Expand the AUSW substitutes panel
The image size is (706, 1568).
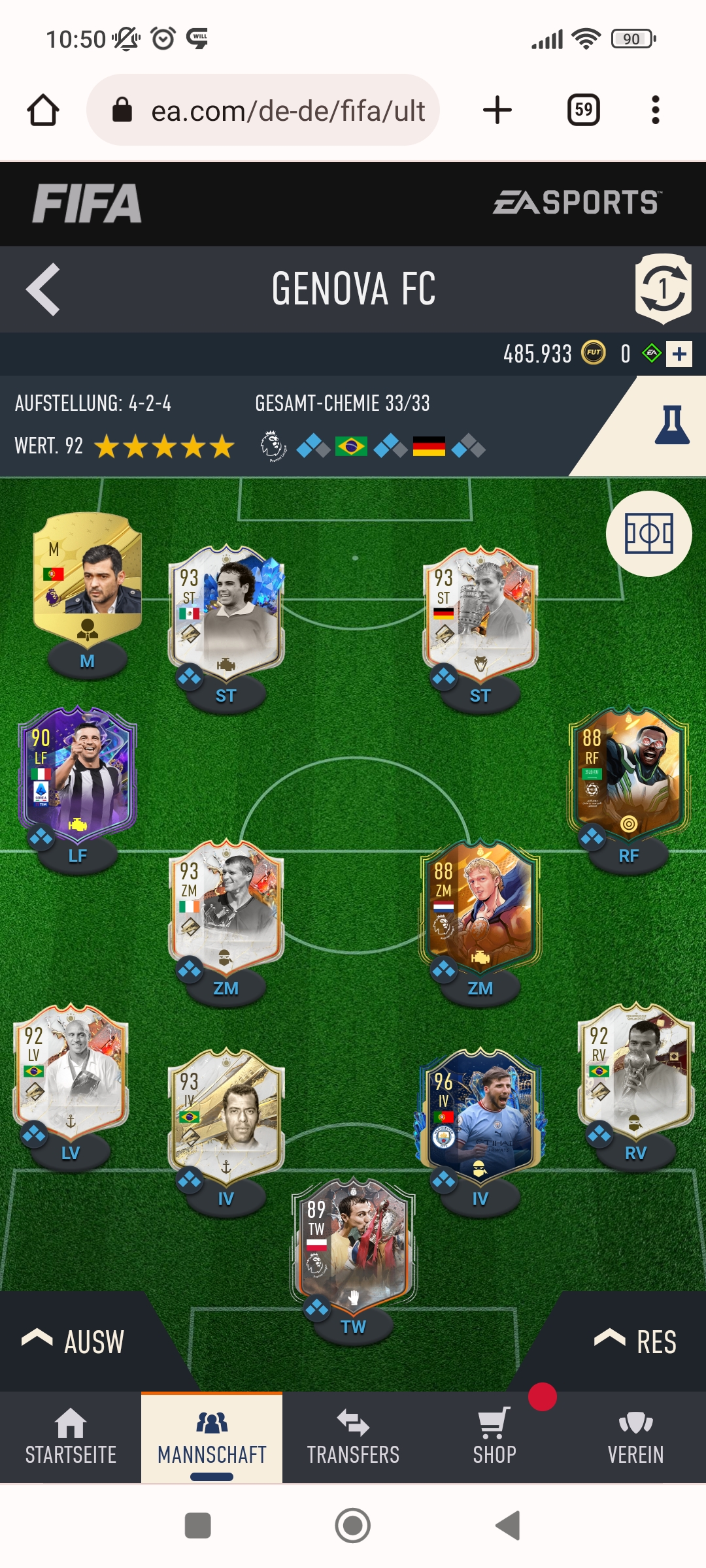click(73, 1342)
